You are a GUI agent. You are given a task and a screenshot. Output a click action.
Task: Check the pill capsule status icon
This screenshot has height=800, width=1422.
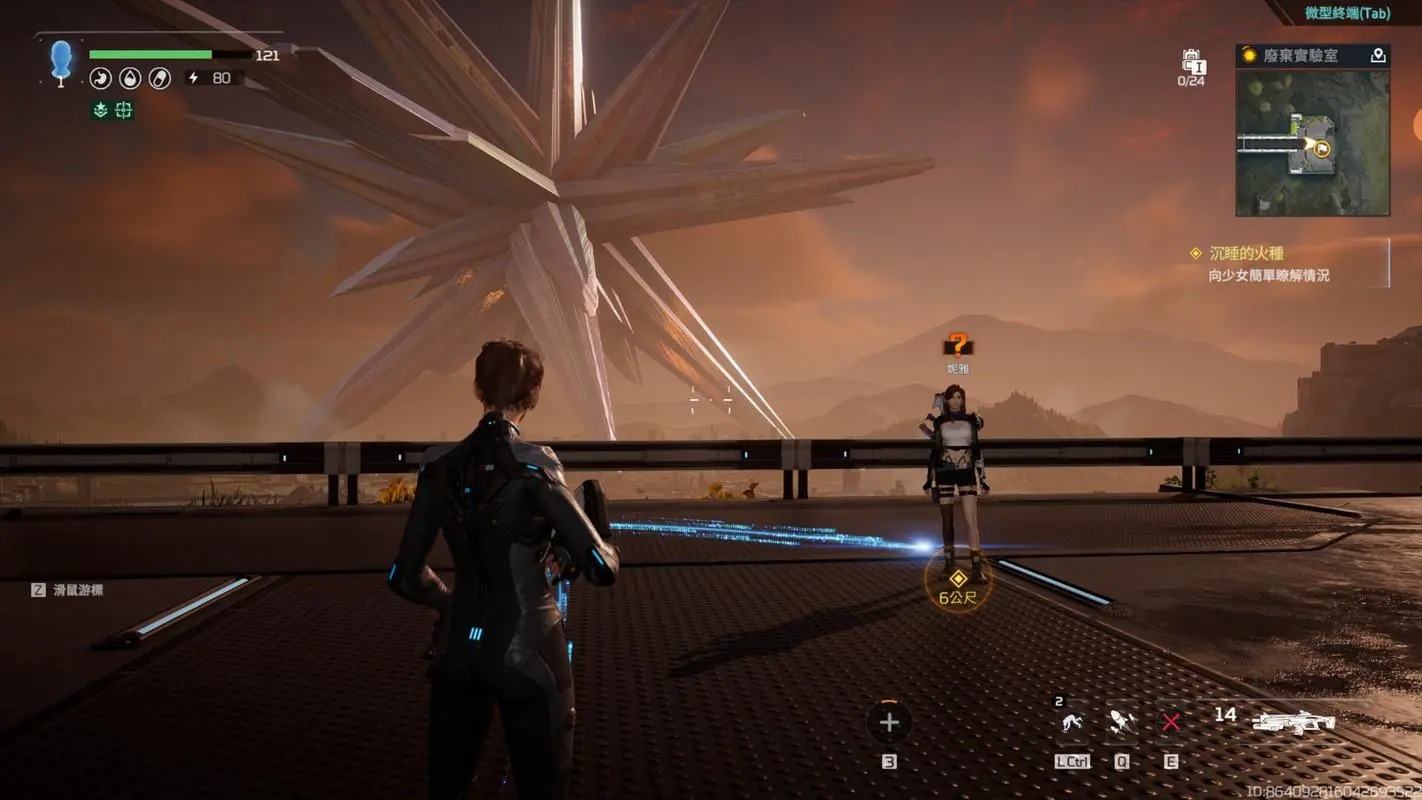pyautogui.click(x=160, y=78)
